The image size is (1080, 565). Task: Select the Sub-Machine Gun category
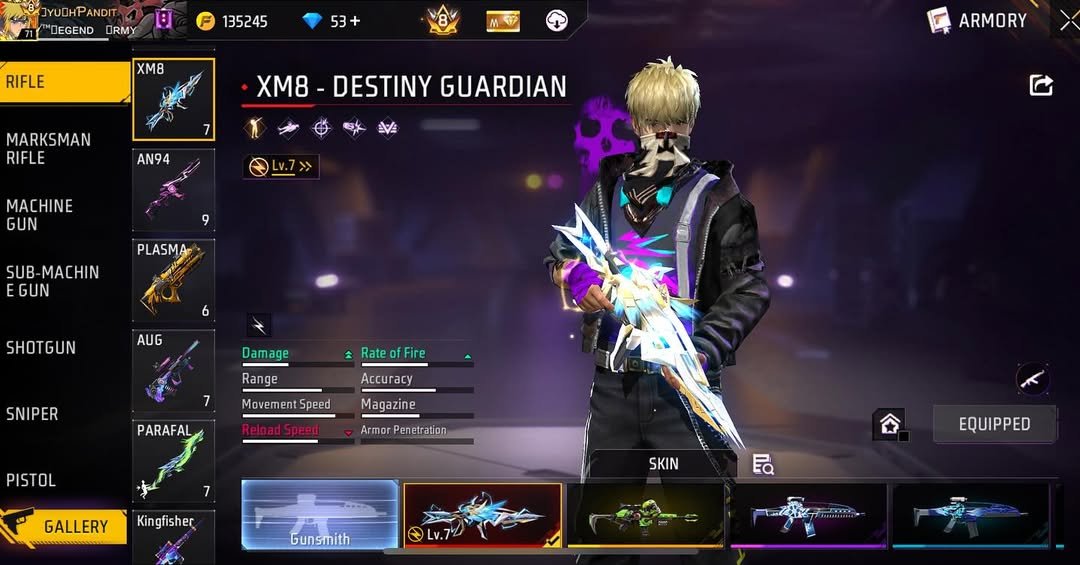(52, 281)
